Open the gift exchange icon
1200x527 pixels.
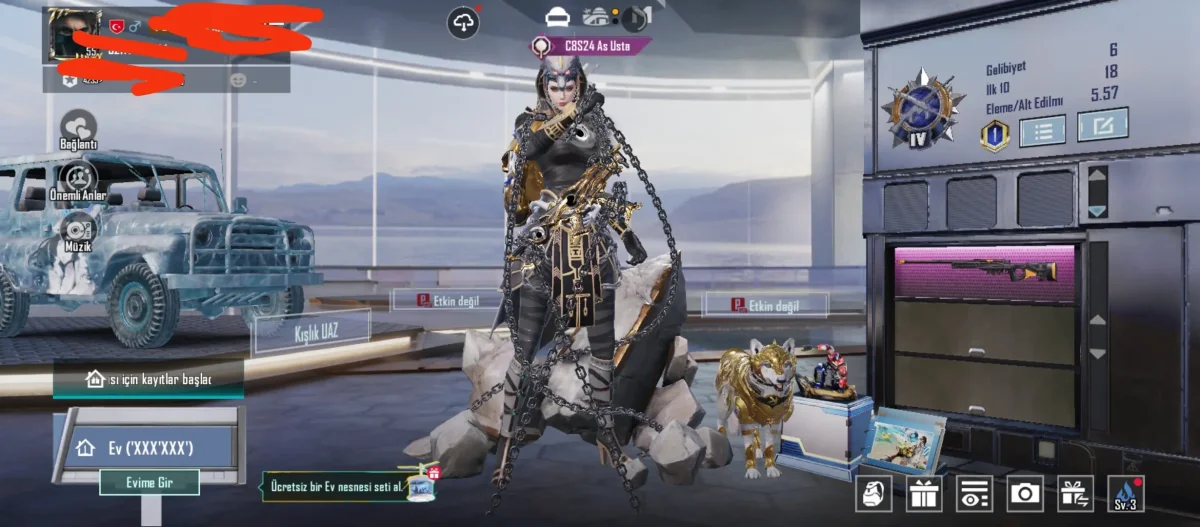point(1076,493)
